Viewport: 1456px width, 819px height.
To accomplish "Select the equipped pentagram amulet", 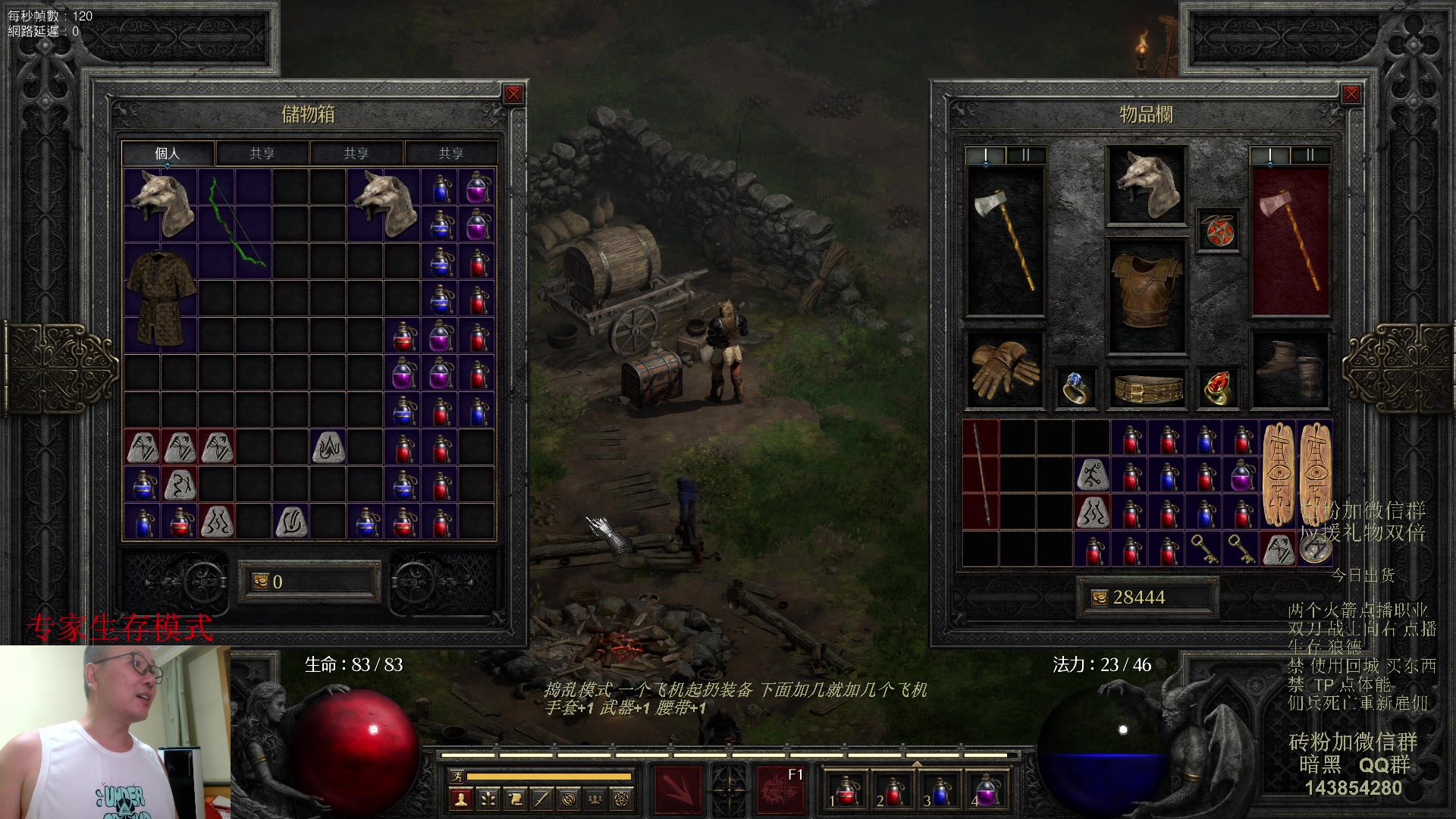I will click(x=1218, y=230).
